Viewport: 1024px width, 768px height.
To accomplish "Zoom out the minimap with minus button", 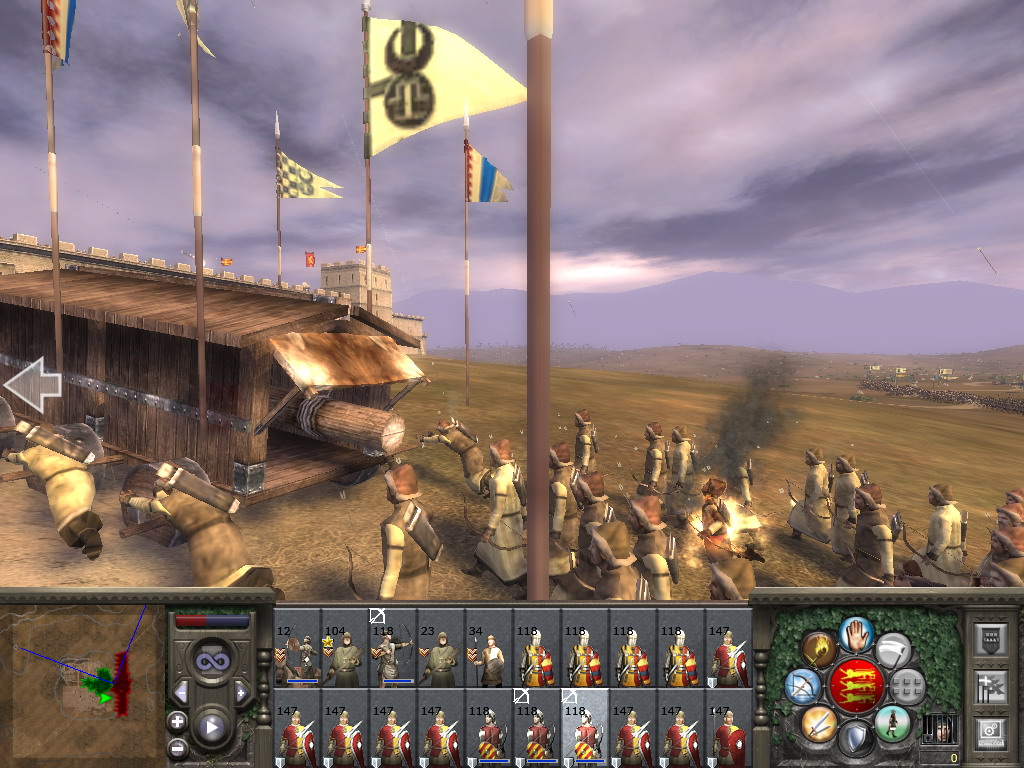I will point(177,747).
